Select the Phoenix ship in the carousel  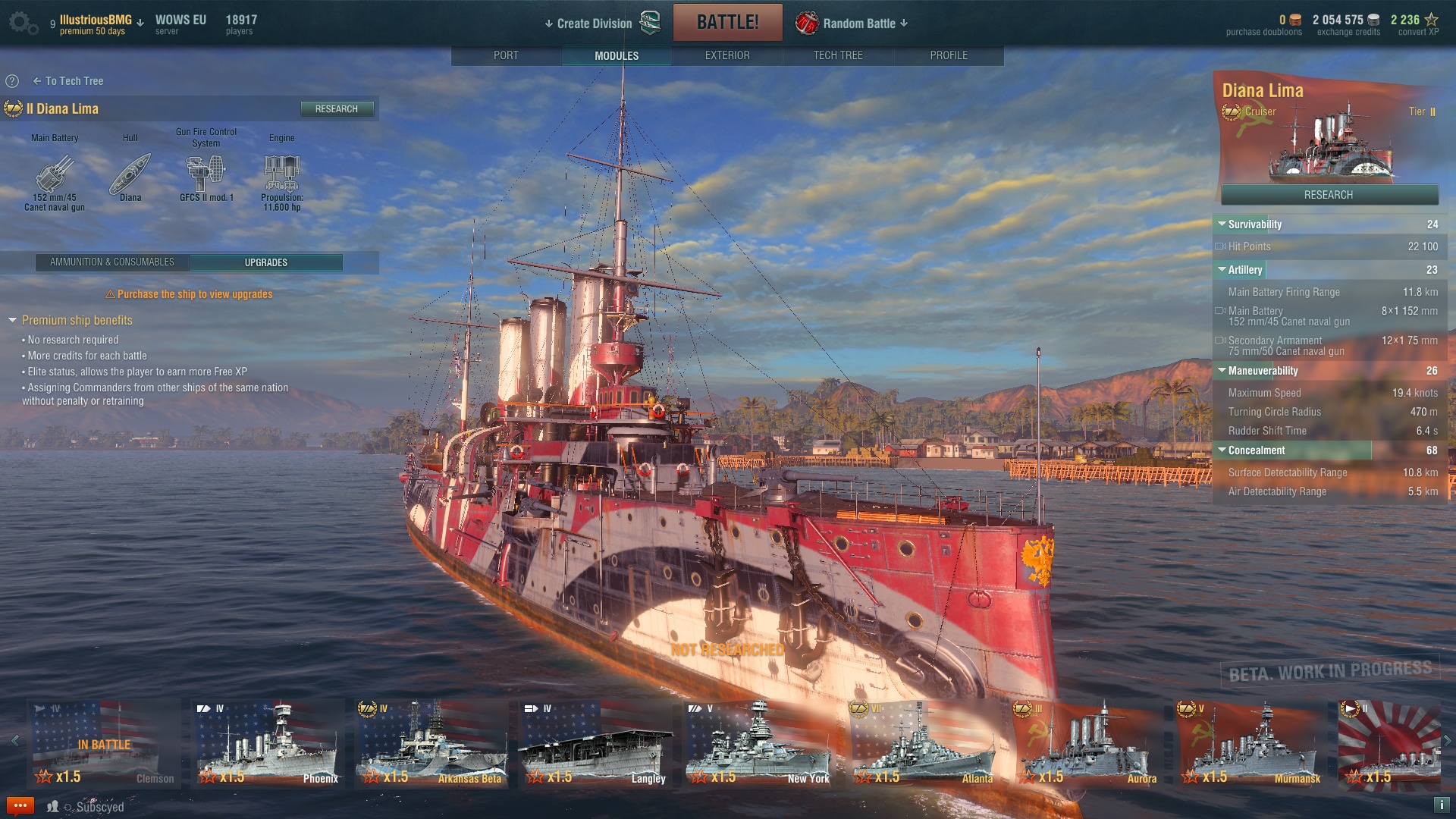point(268,744)
